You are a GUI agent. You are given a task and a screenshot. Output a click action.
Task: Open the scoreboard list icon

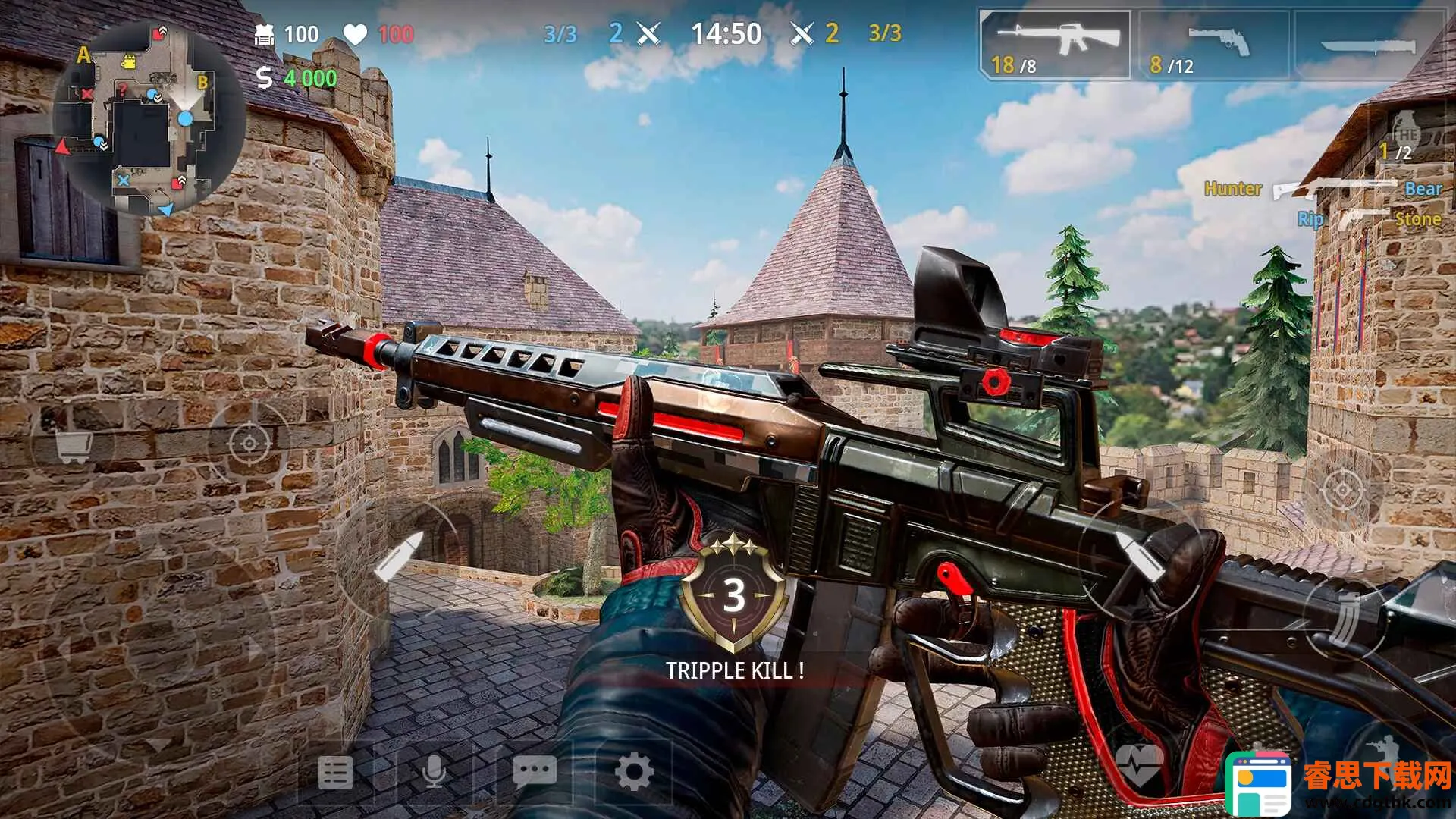tap(335, 773)
